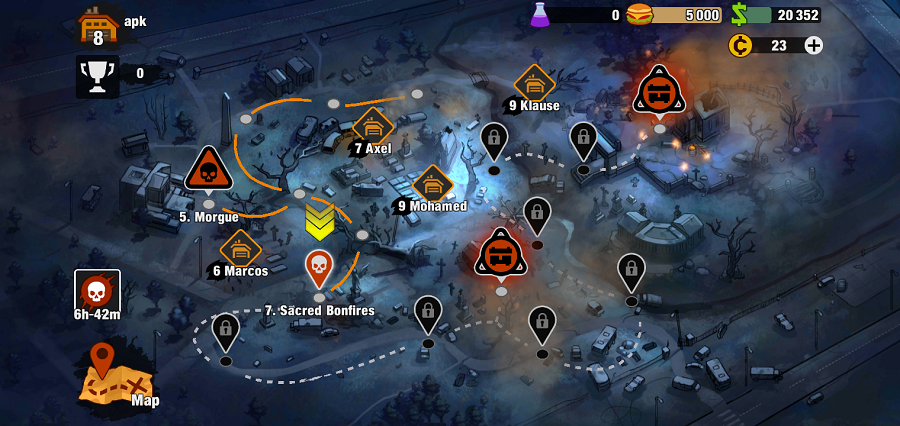Open the Map button
This screenshot has height=426, width=900.
pos(116,376)
